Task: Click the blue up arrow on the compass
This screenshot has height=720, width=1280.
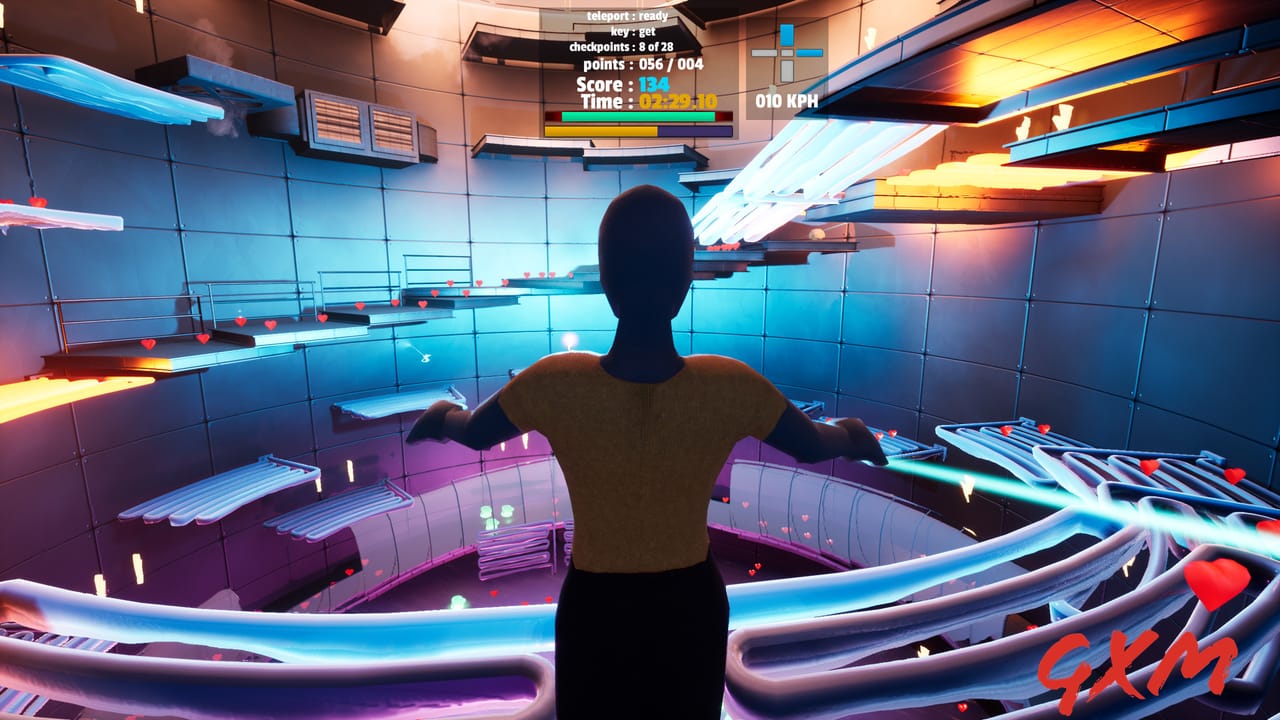Action: 787,32
